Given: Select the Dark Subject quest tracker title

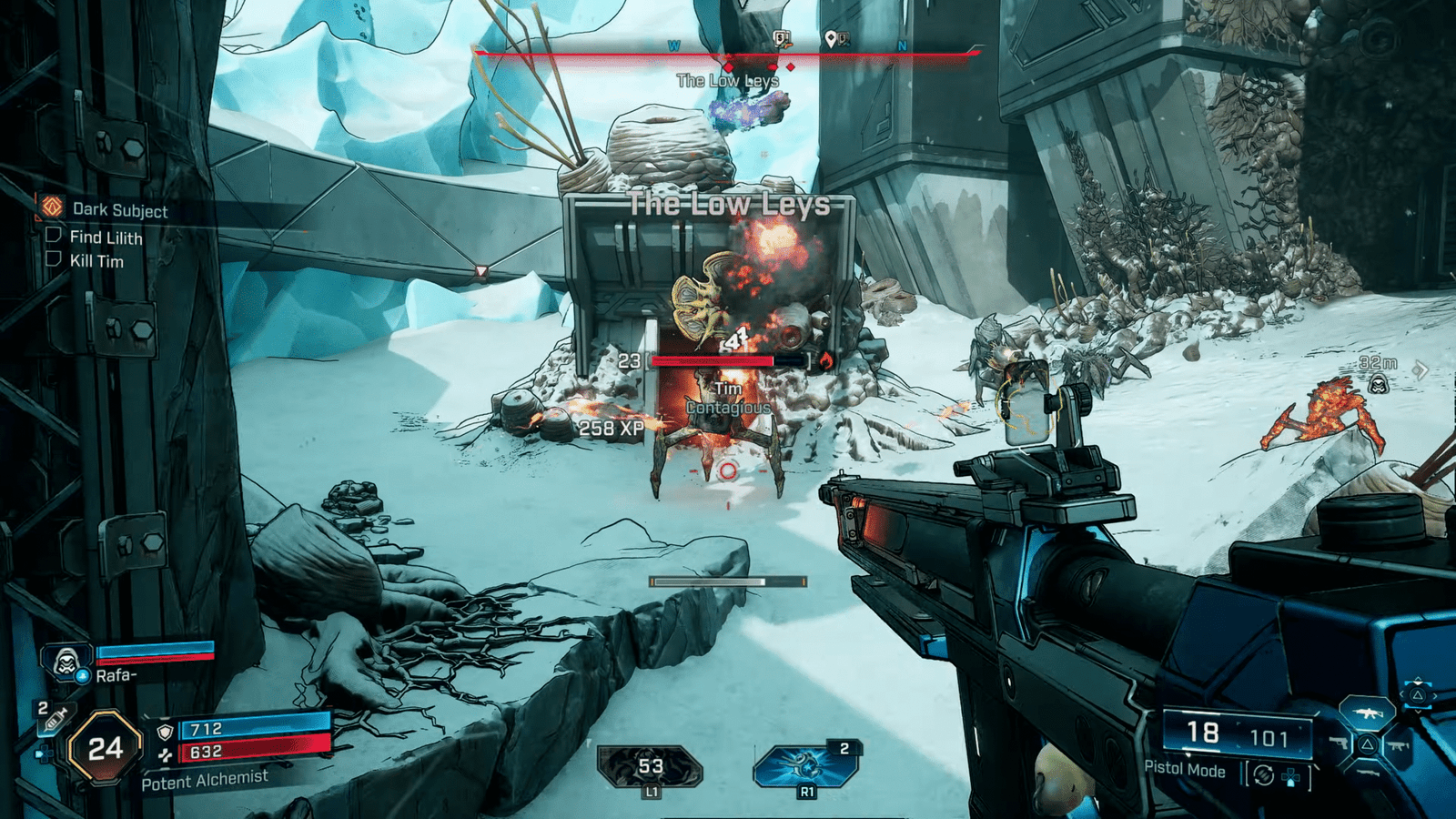Looking at the screenshot, I should (x=119, y=210).
